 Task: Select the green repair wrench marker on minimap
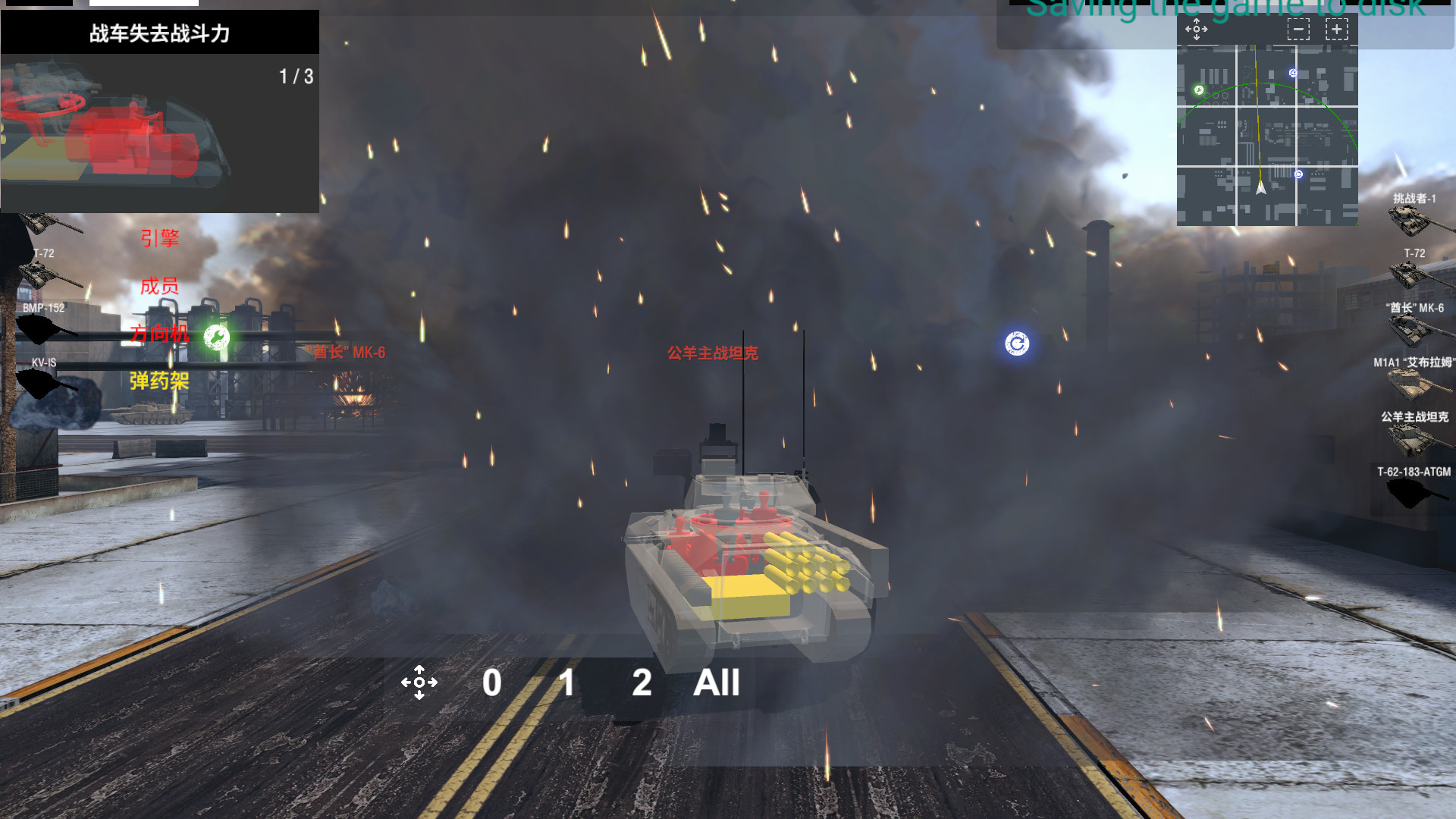pyautogui.click(x=1199, y=91)
